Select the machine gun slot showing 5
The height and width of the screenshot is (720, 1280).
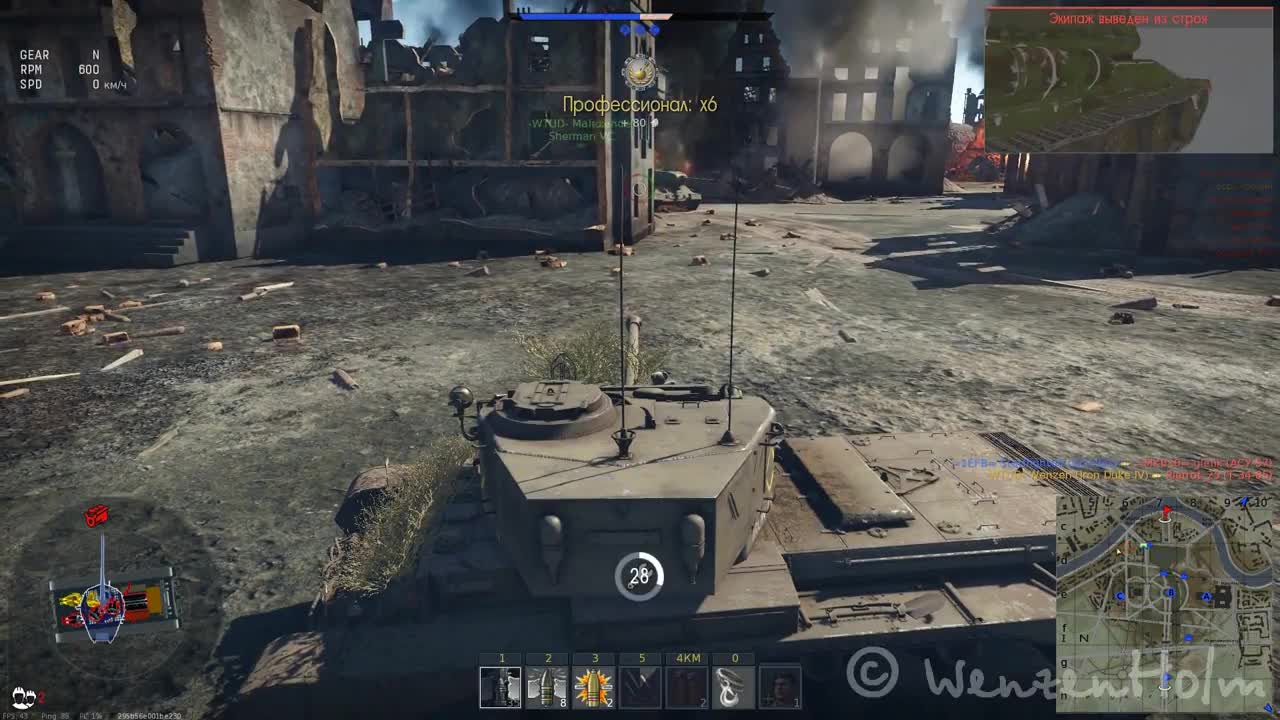pyautogui.click(x=640, y=686)
